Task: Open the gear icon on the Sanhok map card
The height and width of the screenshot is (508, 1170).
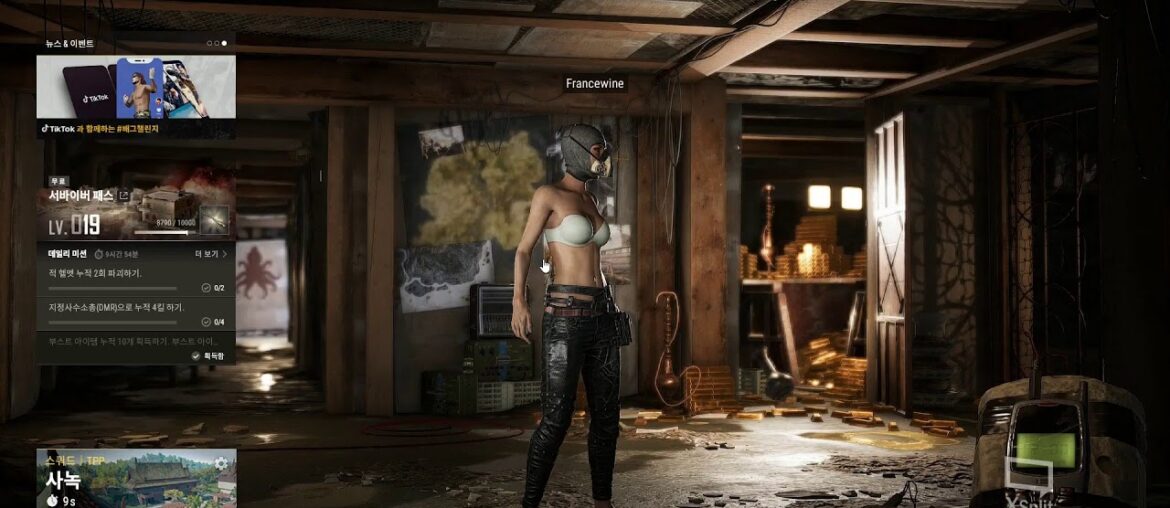Action: click(221, 463)
